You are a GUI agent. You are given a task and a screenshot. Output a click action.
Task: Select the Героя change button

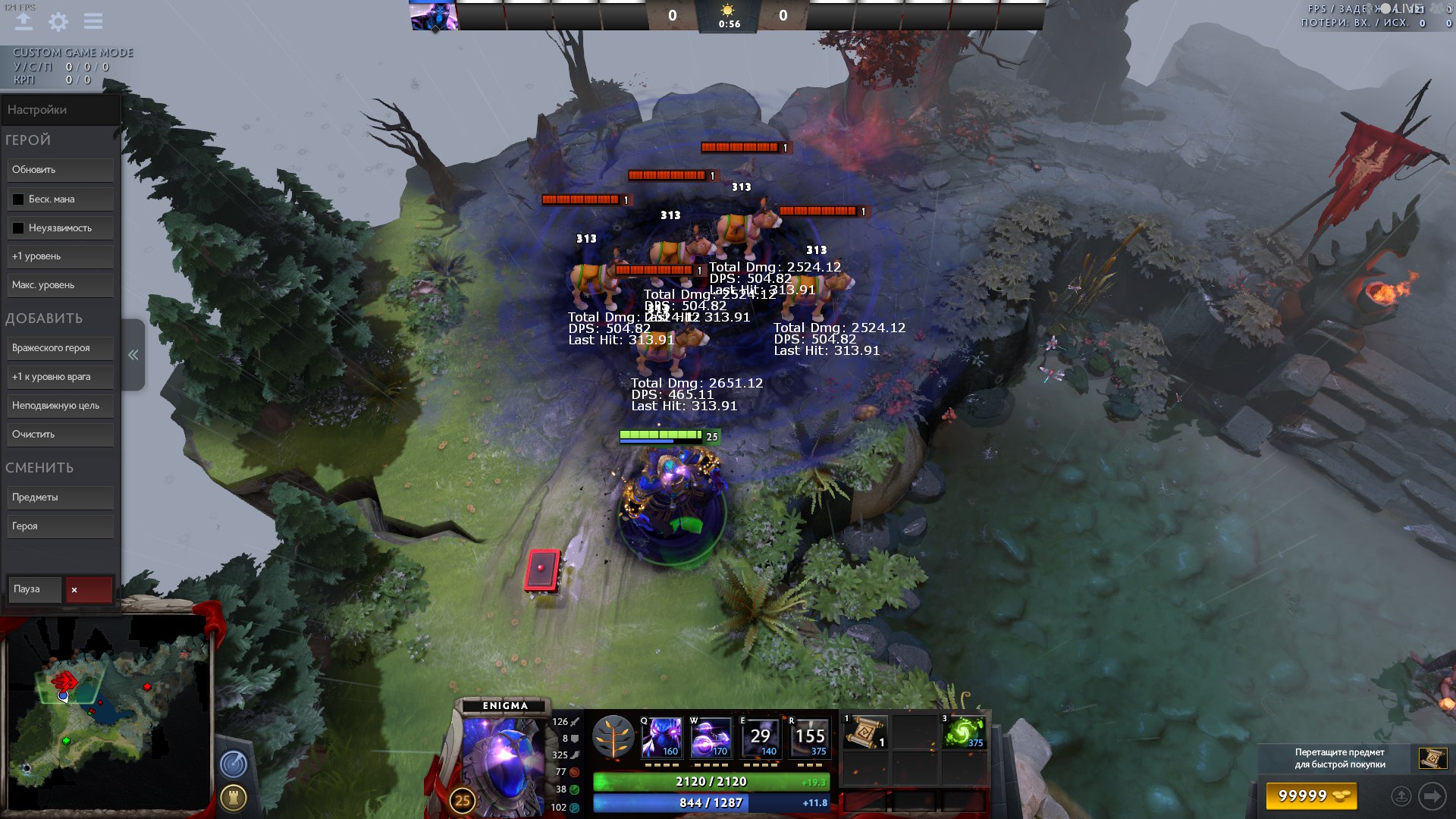(61, 526)
